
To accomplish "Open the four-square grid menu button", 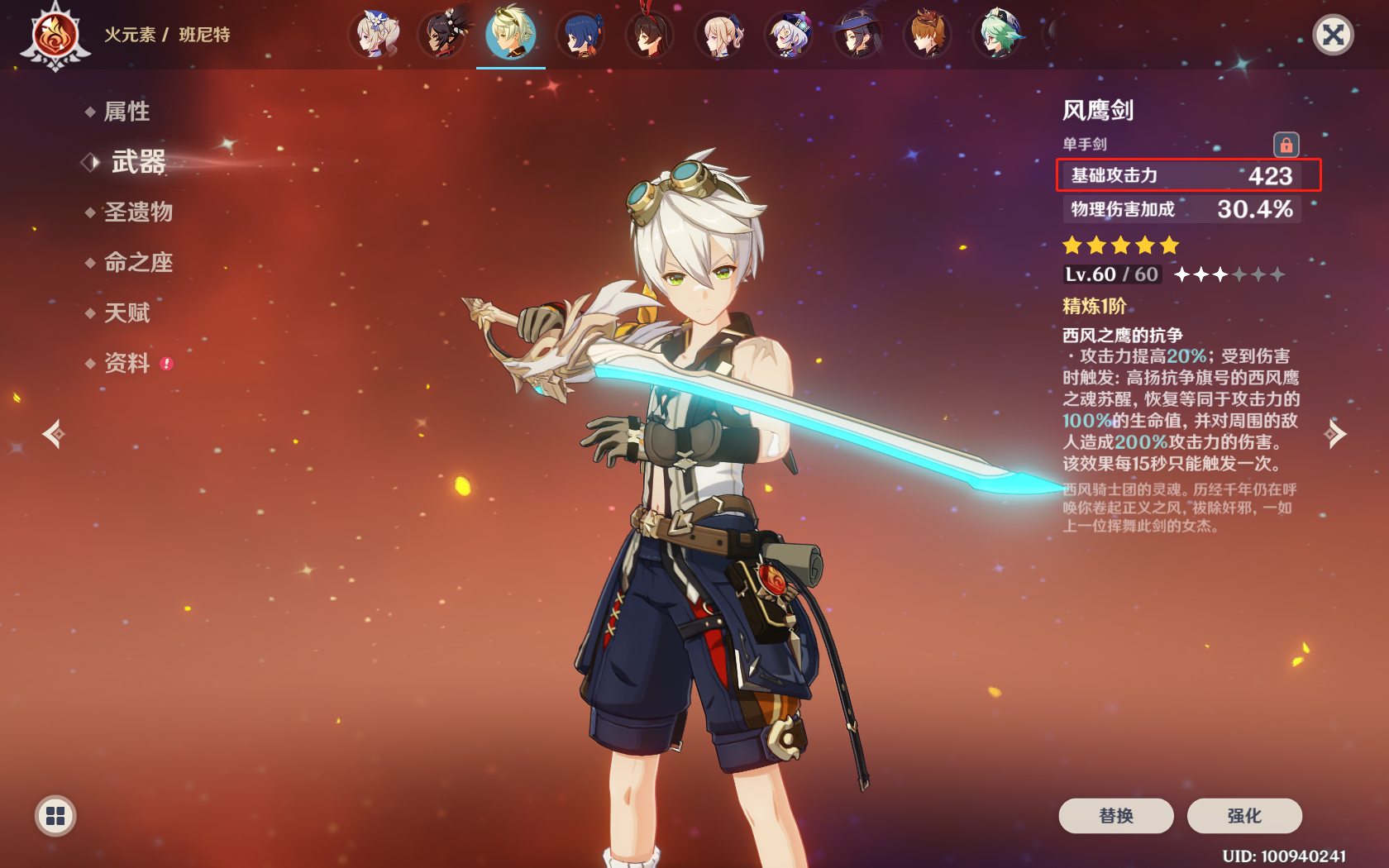I will (x=55, y=816).
